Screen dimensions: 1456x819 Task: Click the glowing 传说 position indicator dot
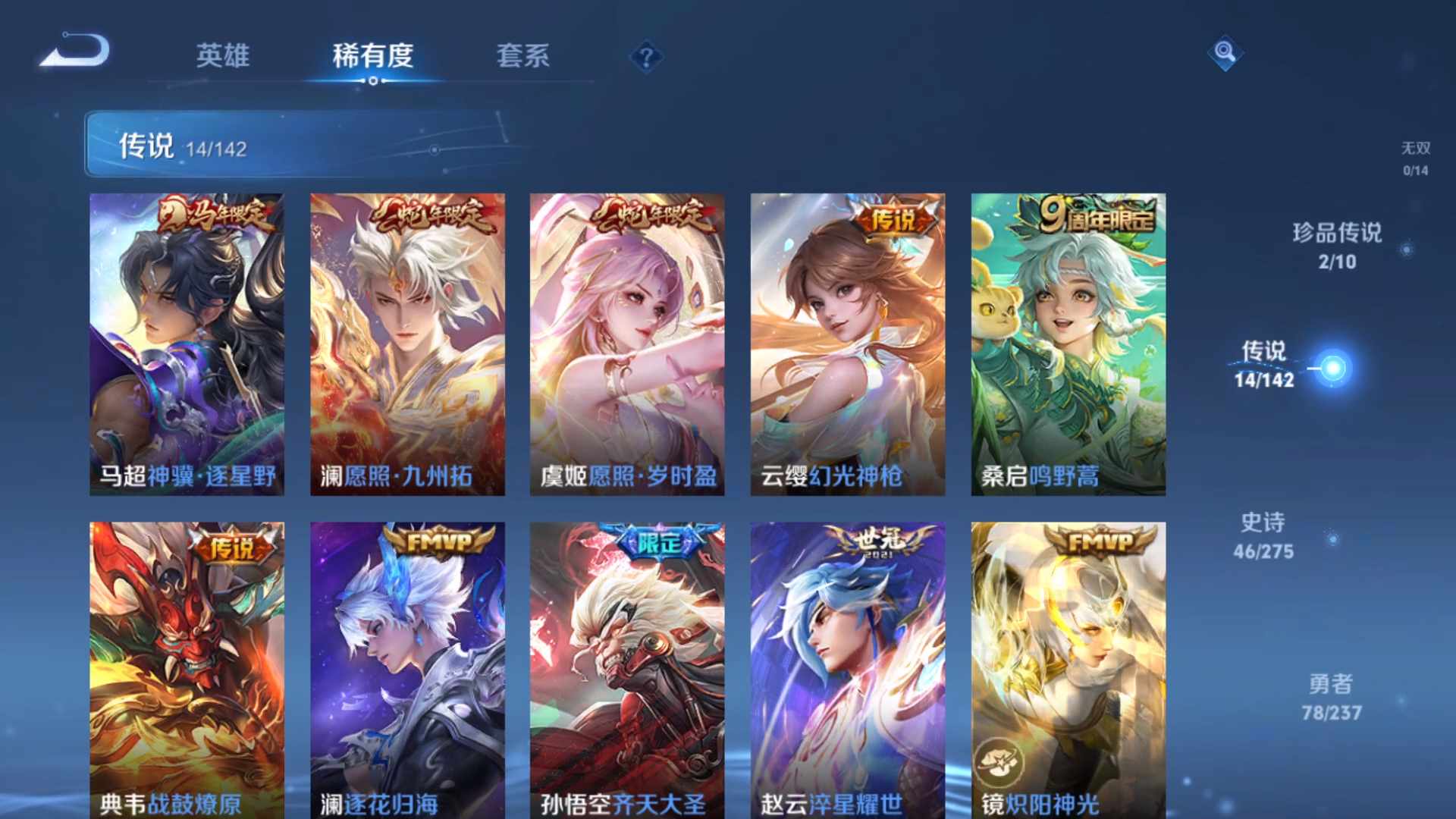pyautogui.click(x=1335, y=367)
